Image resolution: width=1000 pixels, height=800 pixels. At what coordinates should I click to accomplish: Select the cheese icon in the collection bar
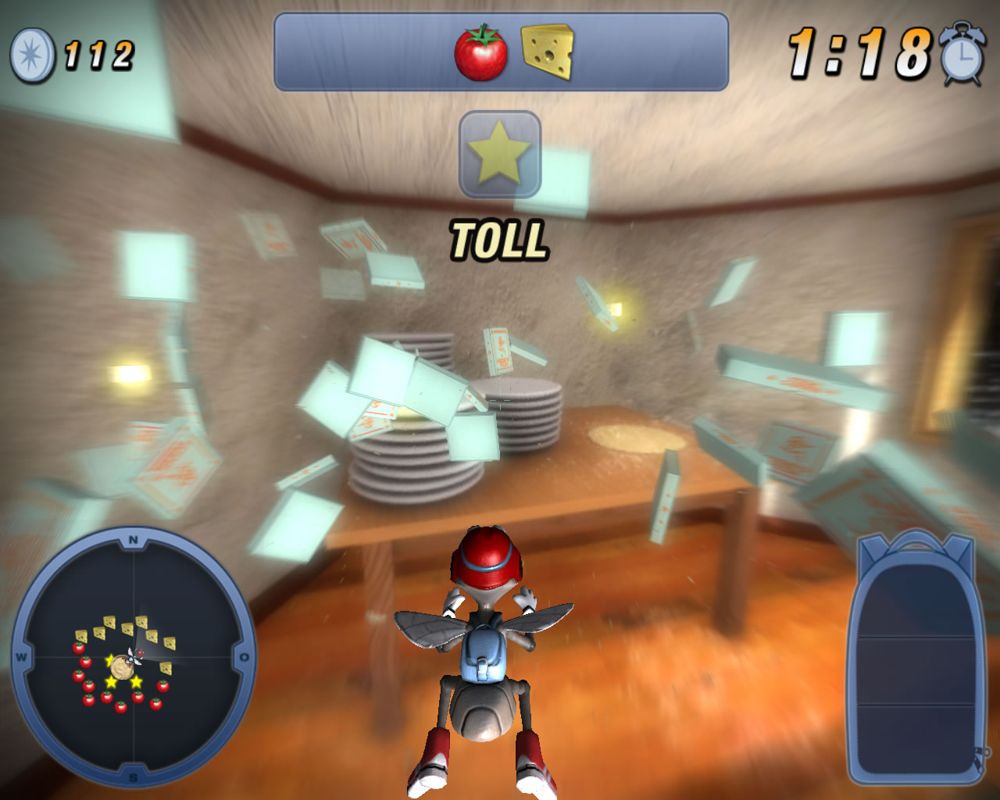(548, 52)
